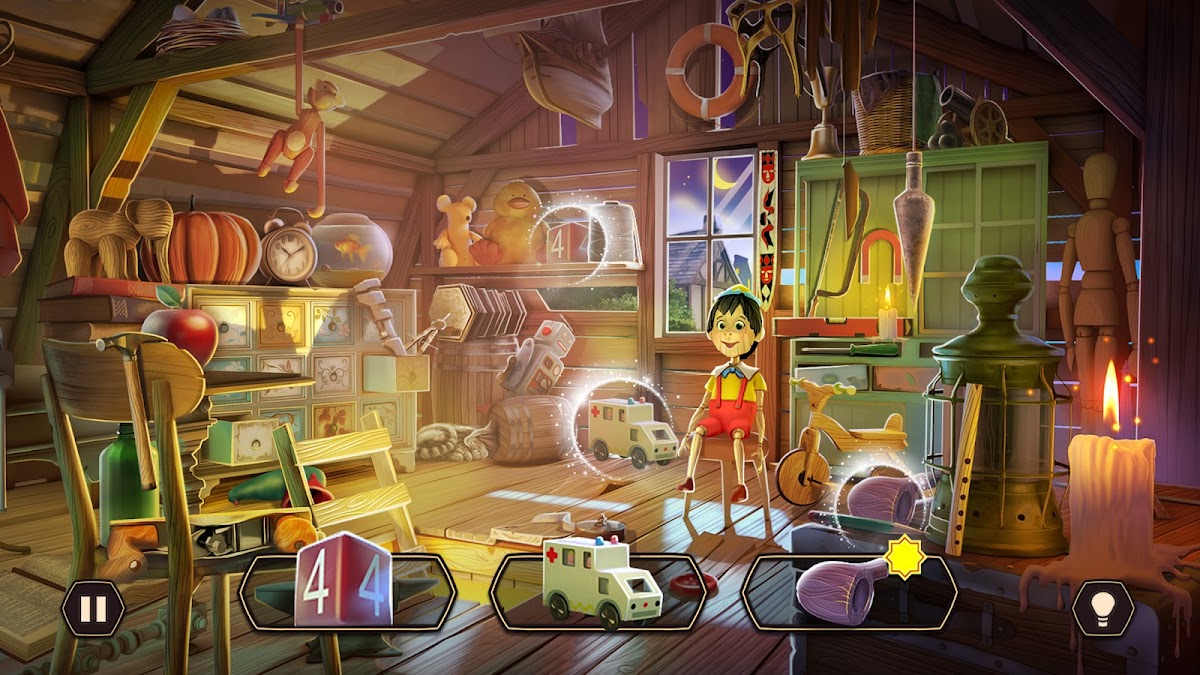1200x675 pixels.
Task: Choose the toy ambulance item slot
Action: point(599,592)
